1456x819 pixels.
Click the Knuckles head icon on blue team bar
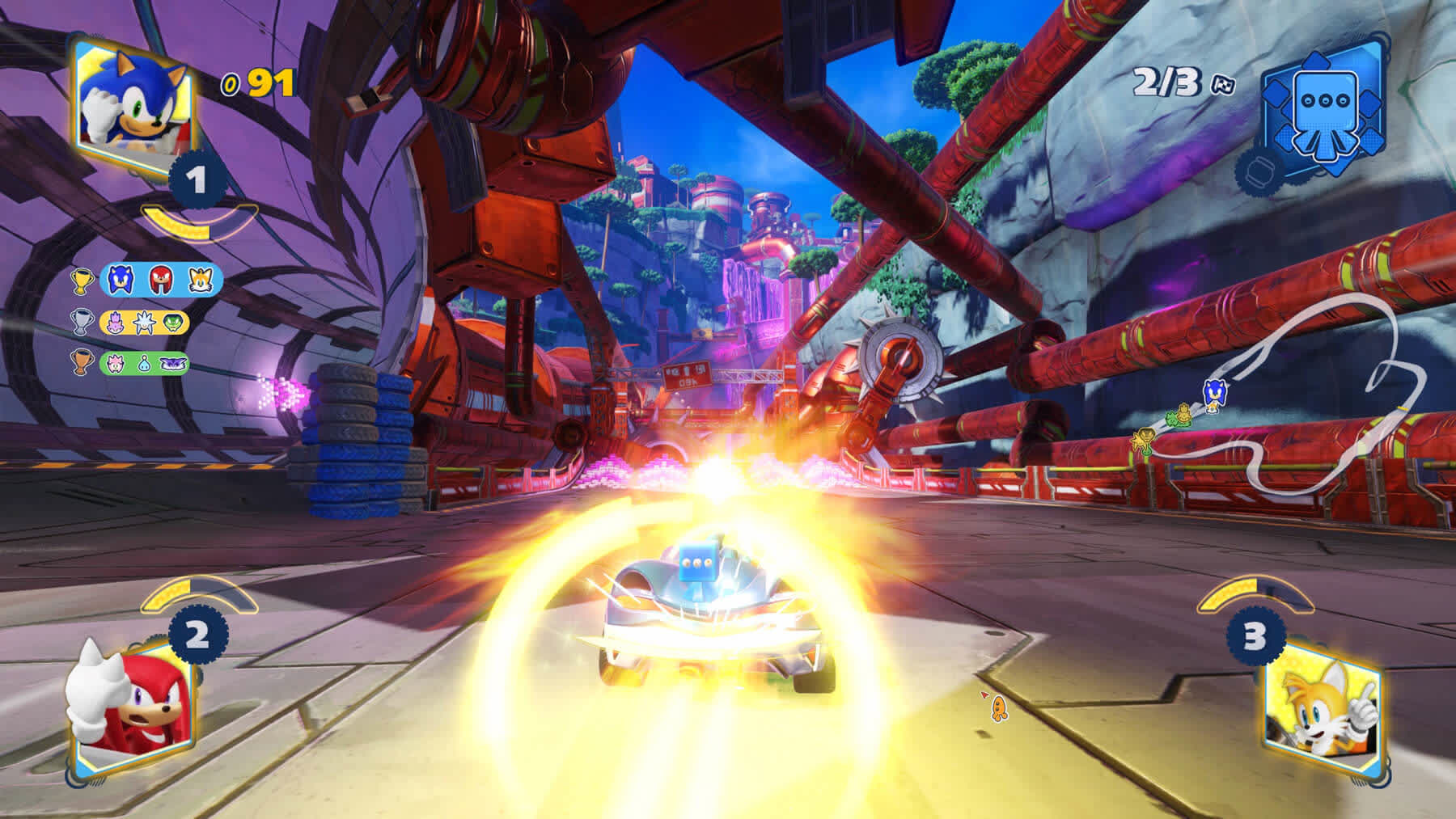(159, 279)
